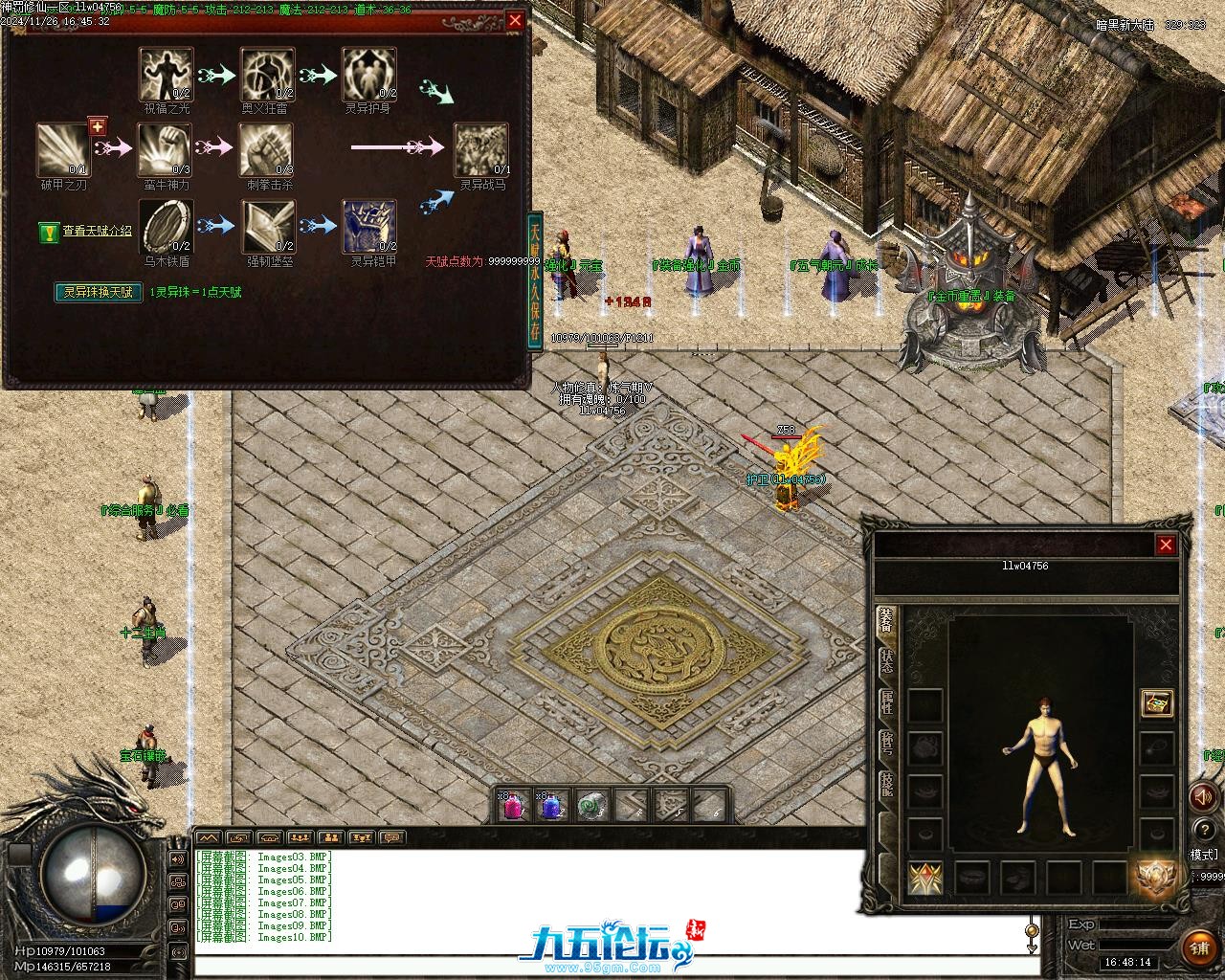The width and height of the screenshot is (1225, 980).
Task: Click the 灵异珠换天赋 exchange button
Action: pyautogui.click(x=98, y=292)
